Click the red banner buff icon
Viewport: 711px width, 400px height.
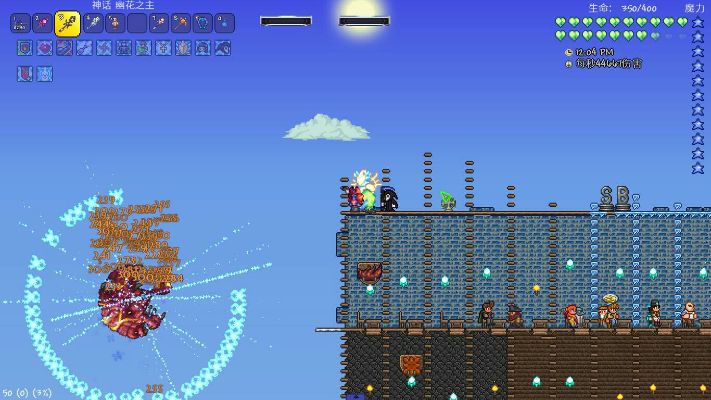25,73
